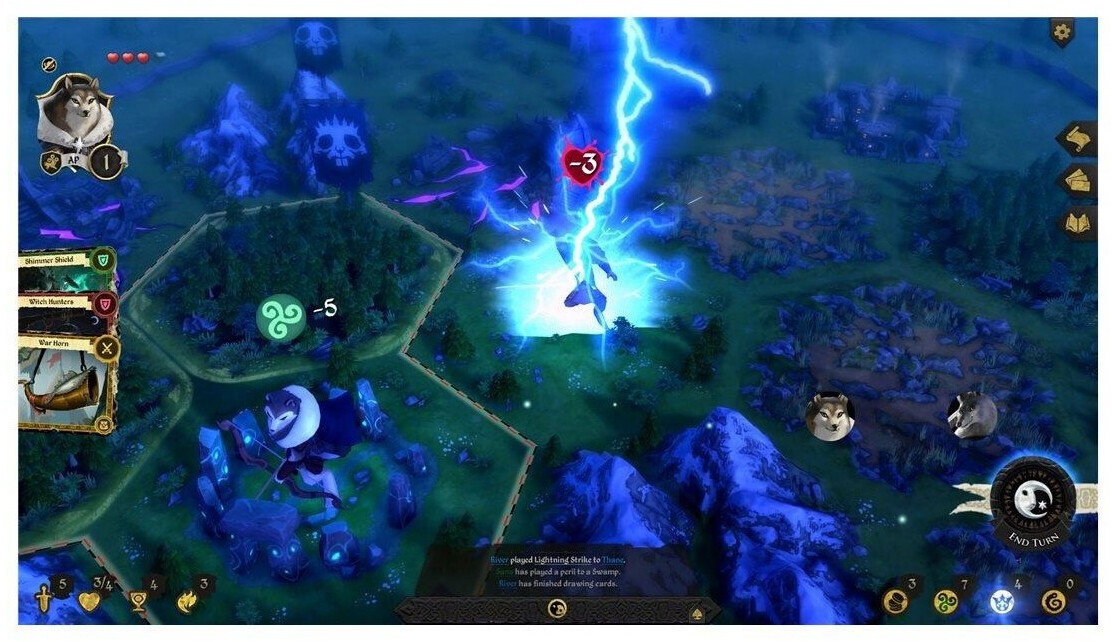The width and height of the screenshot is (1112, 642).
Task: Open the settings gear menu
Action: tap(1062, 32)
